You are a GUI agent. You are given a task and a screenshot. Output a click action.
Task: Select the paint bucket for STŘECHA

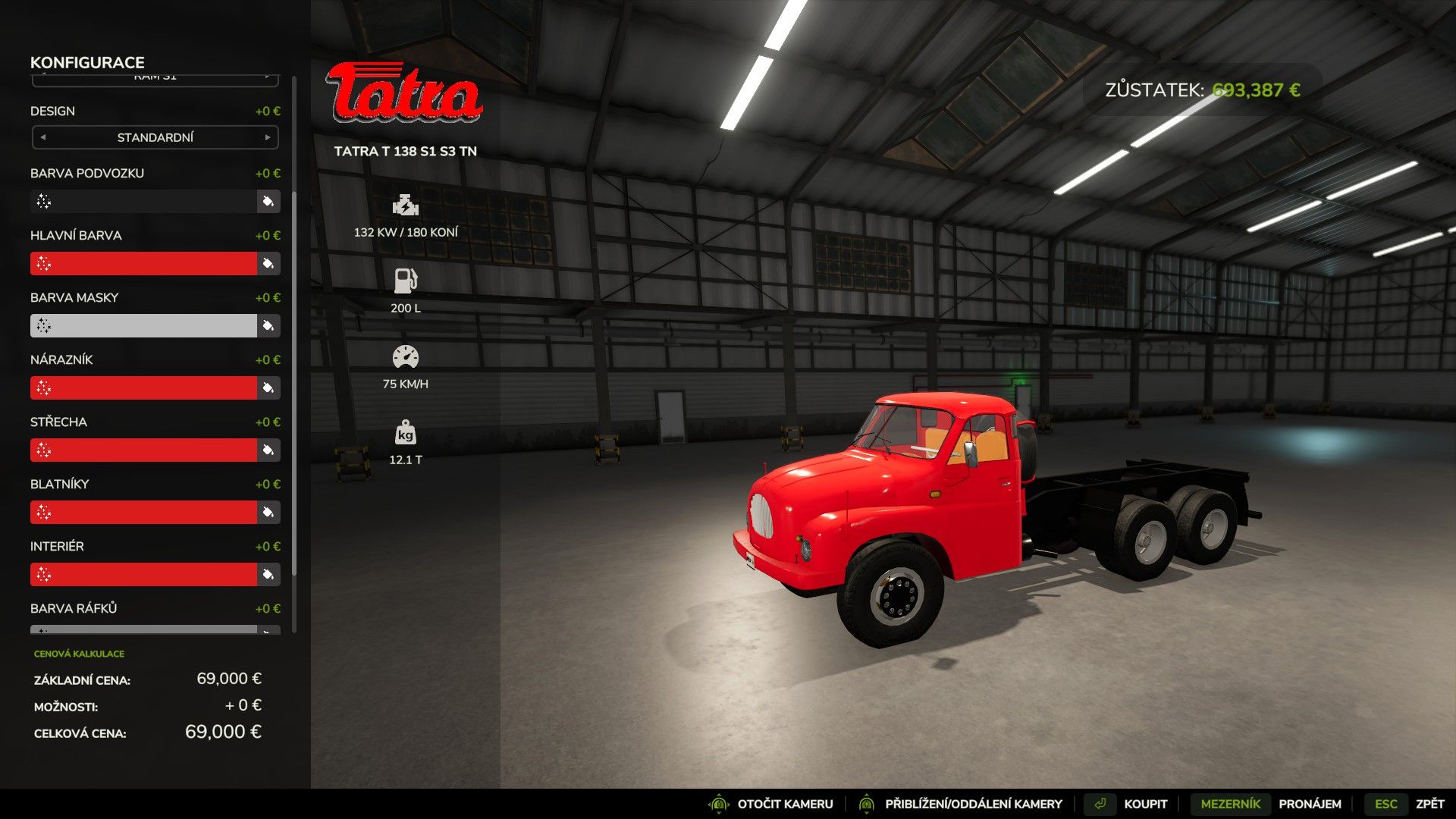pyautogui.click(x=267, y=450)
